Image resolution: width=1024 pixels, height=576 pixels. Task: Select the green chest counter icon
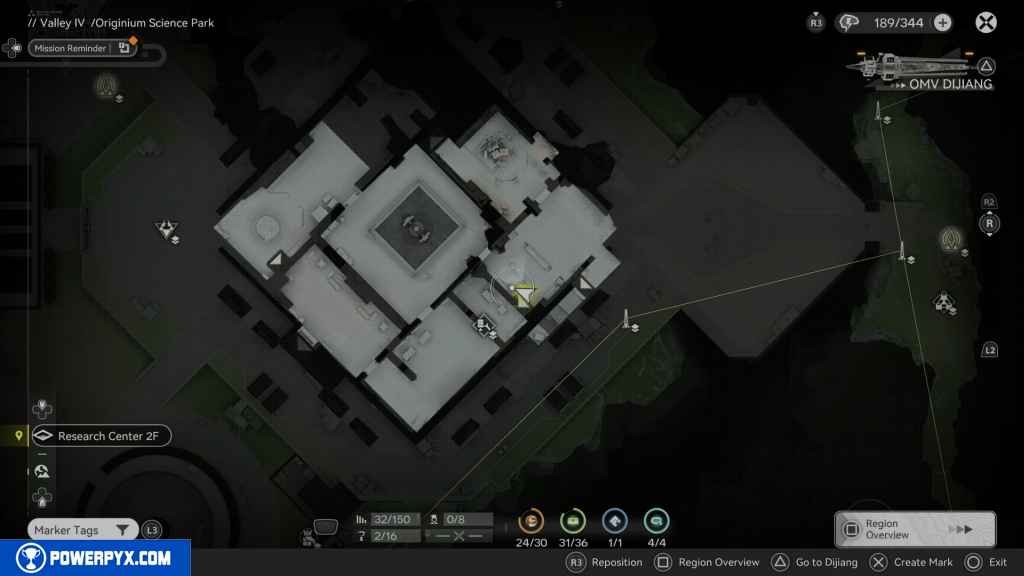573,521
